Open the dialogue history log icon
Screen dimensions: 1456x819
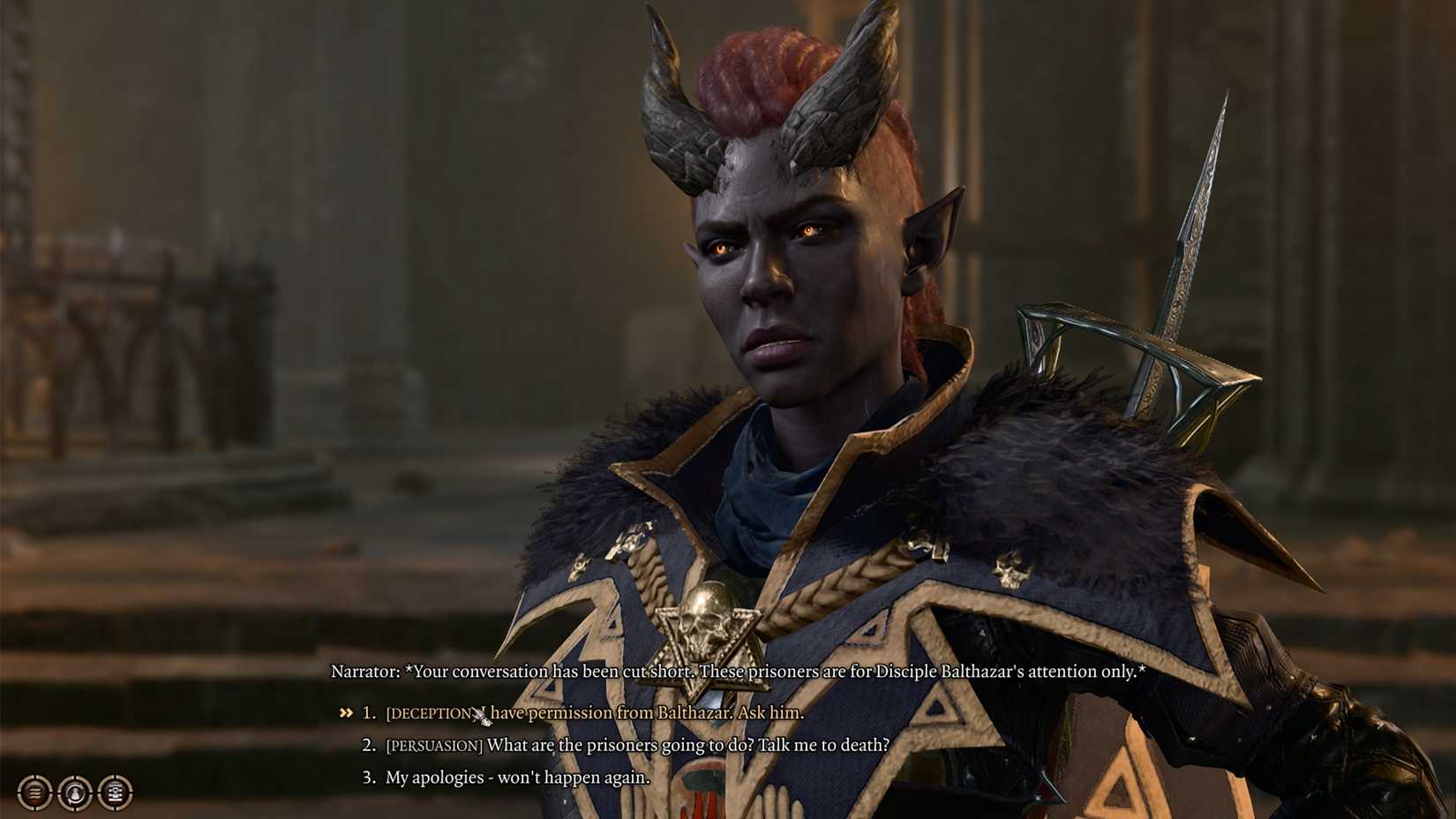click(x=34, y=793)
